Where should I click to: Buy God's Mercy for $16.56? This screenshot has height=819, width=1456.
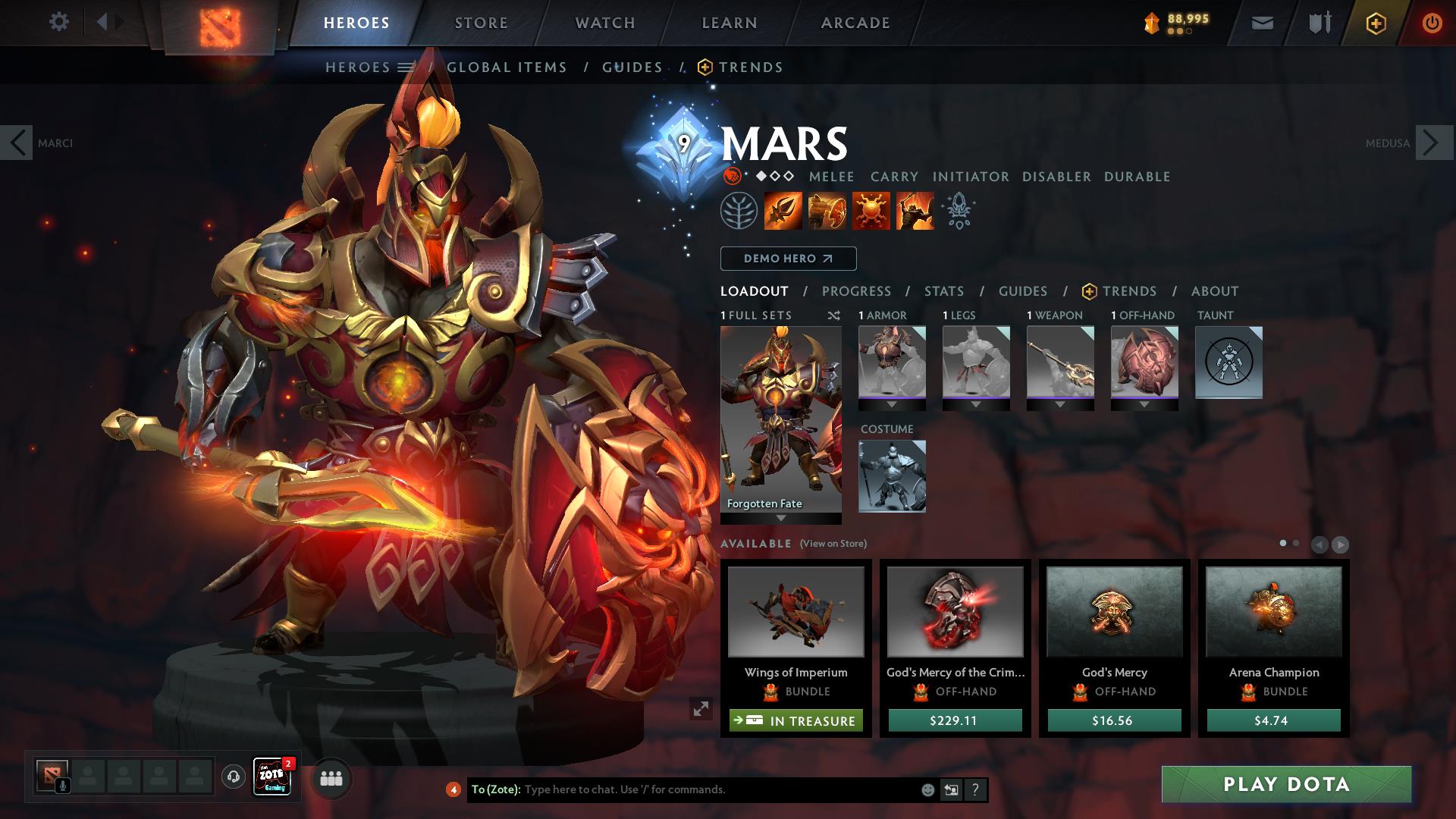pos(1114,720)
